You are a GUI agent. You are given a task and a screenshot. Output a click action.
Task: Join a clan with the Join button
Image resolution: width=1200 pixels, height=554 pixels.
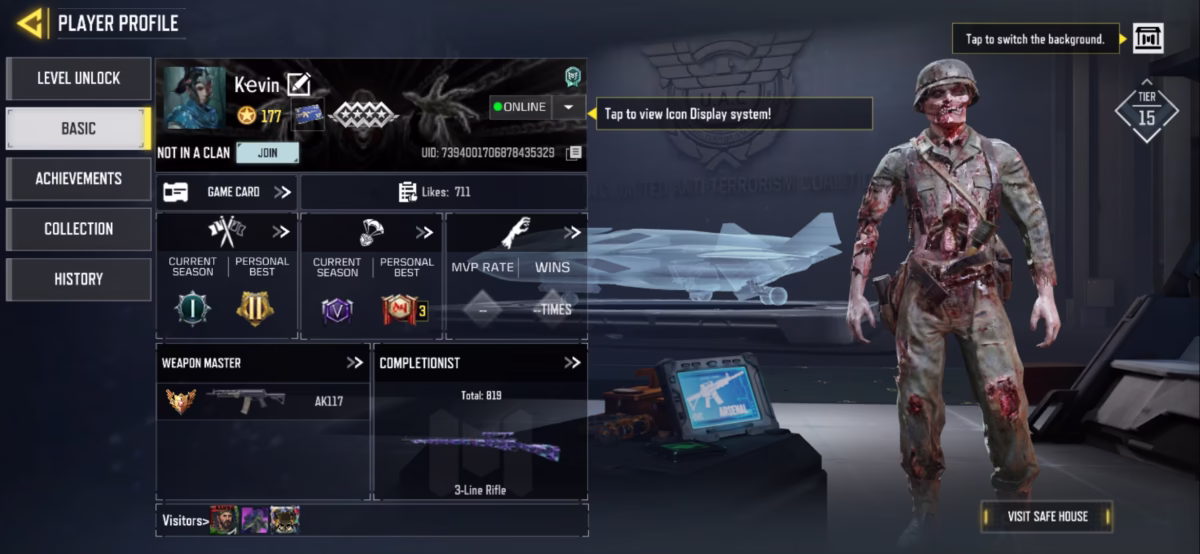tap(267, 153)
